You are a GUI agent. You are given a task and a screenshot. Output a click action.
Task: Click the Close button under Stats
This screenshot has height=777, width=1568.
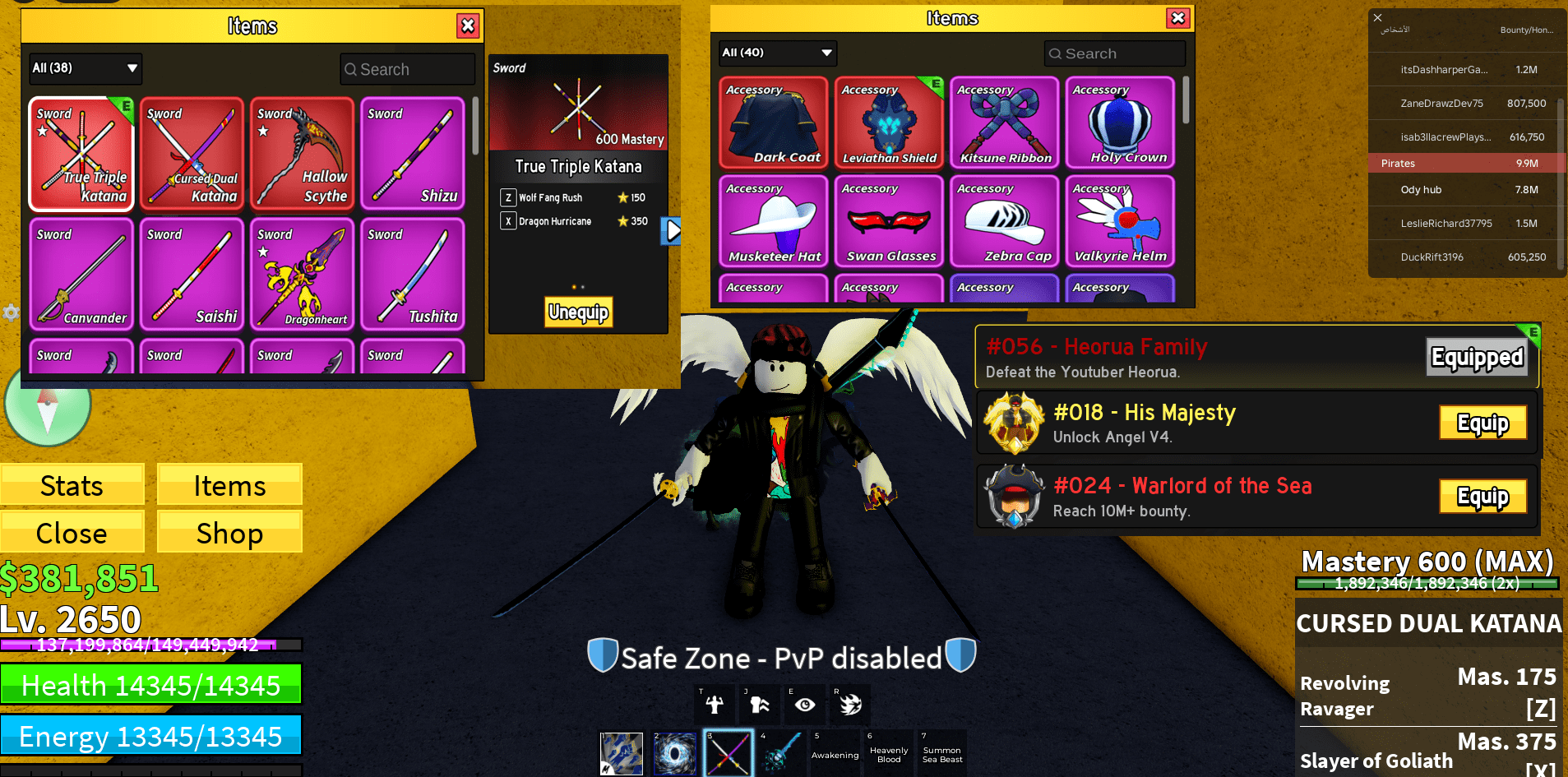[x=72, y=533]
